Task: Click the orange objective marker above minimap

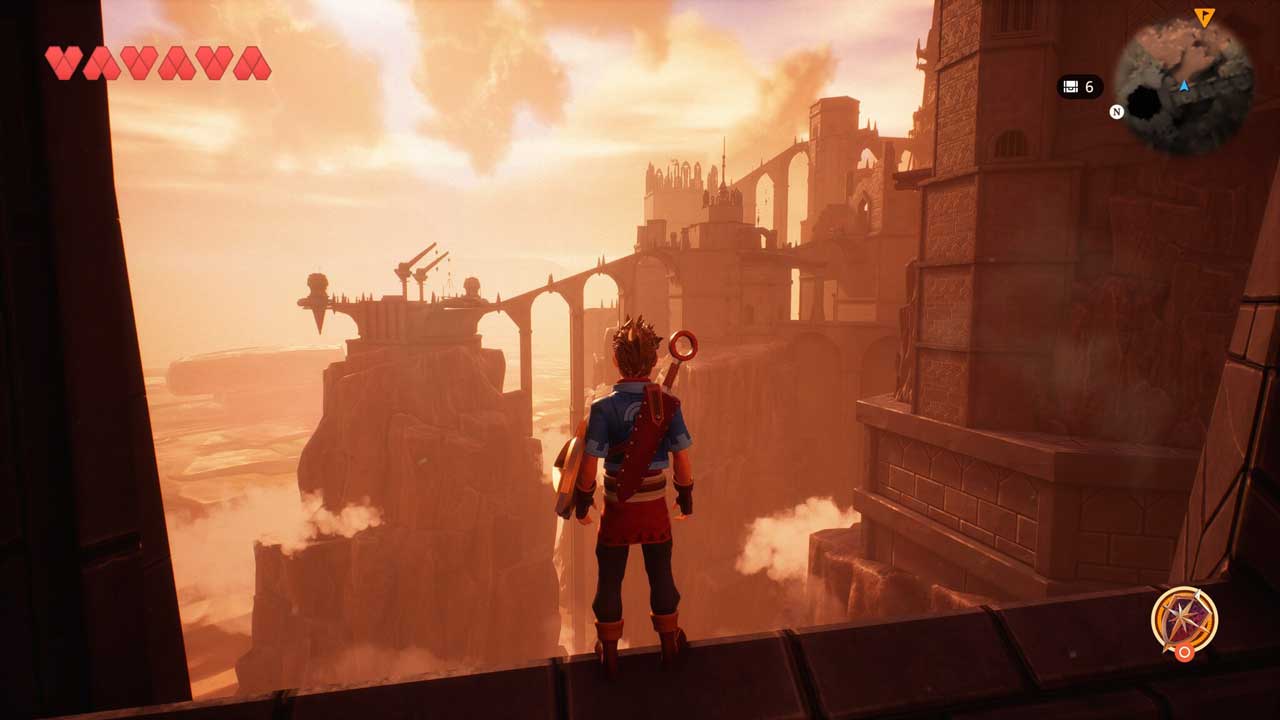Action: pos(1203,16)
